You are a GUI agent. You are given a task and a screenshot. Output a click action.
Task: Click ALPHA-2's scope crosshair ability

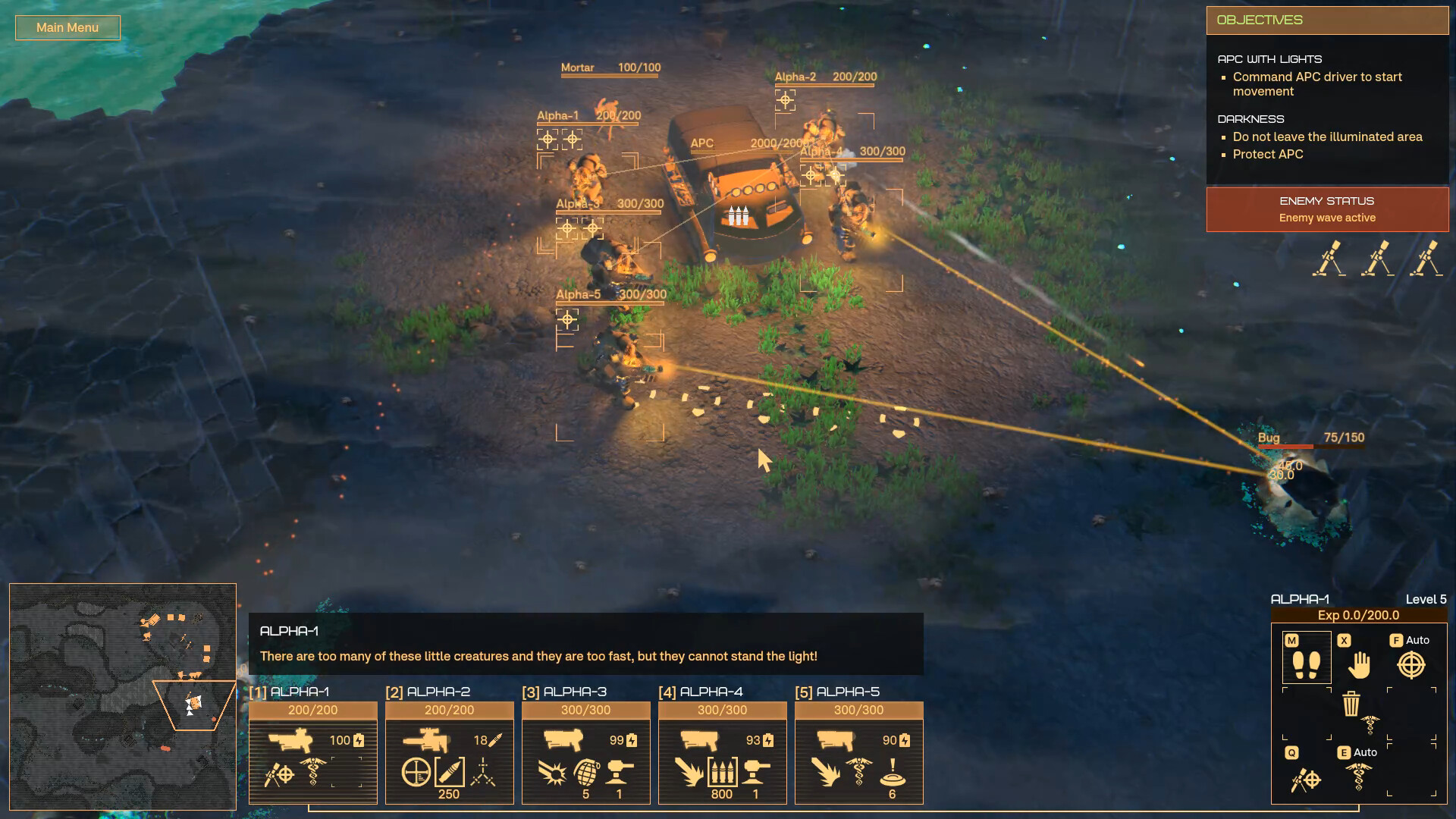(x=416, y=773)
